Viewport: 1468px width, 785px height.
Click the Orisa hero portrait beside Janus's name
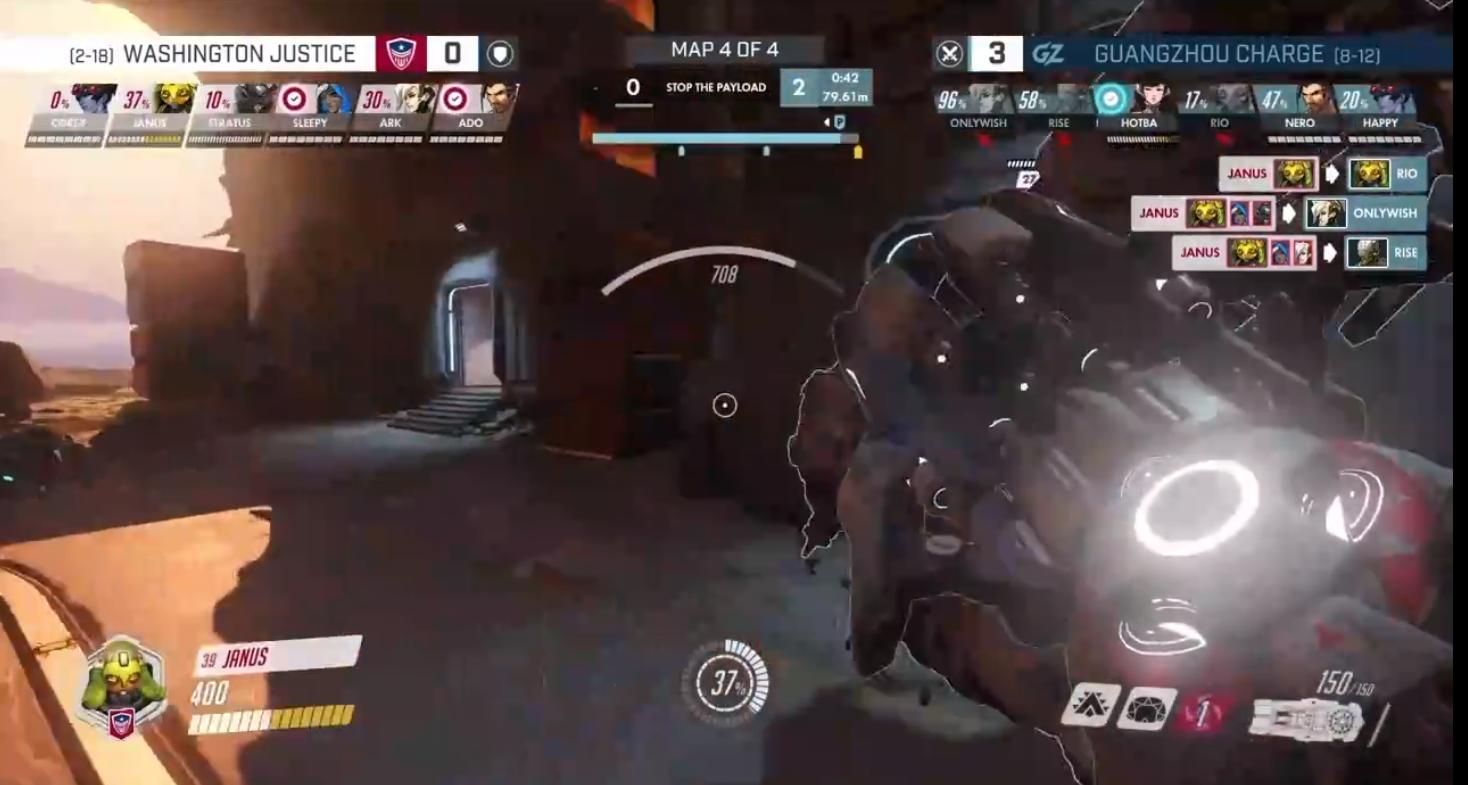tap(122, 684)
